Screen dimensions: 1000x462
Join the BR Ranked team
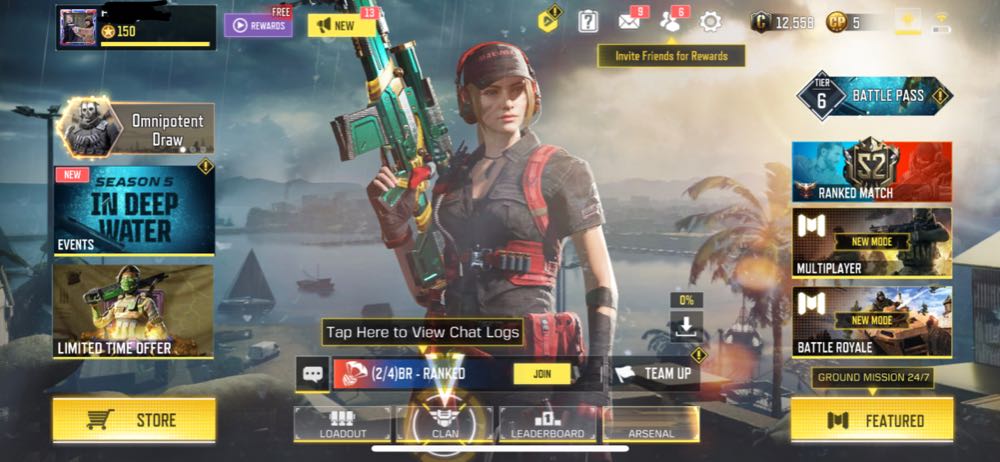coord(542,374)
